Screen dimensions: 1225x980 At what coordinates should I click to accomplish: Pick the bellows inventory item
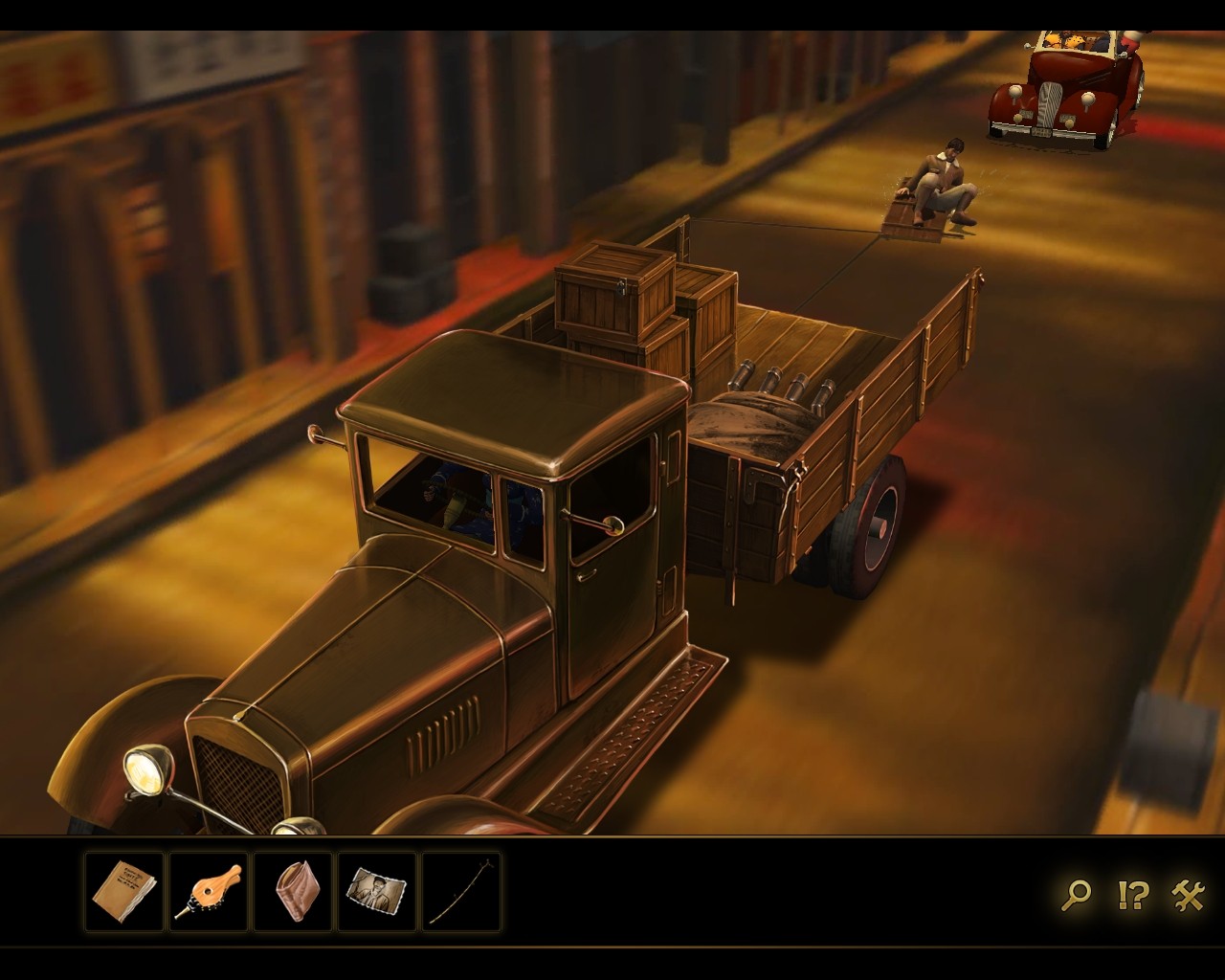point(209,892)
